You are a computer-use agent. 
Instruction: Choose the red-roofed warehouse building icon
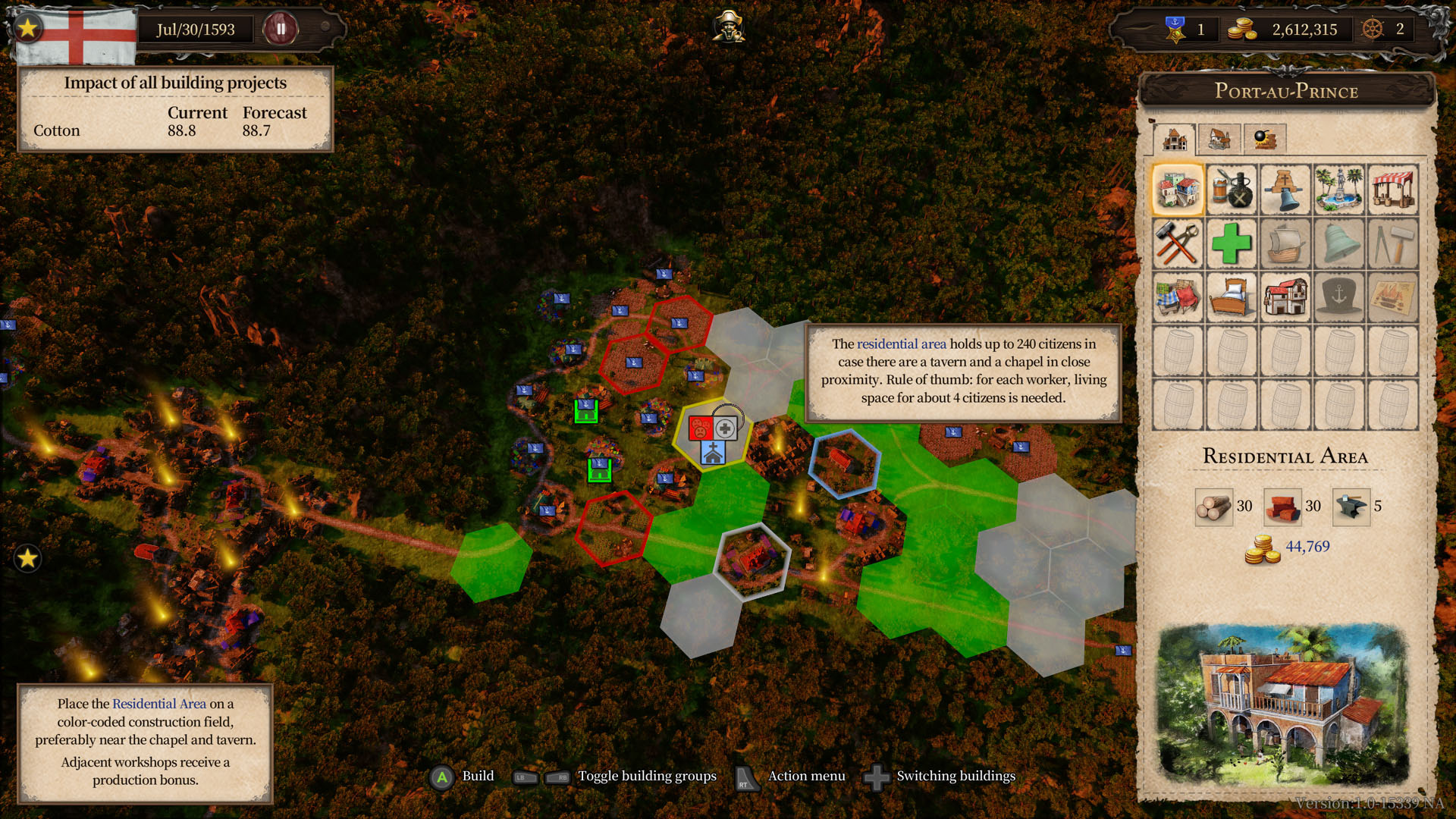tap(1285, 297)
